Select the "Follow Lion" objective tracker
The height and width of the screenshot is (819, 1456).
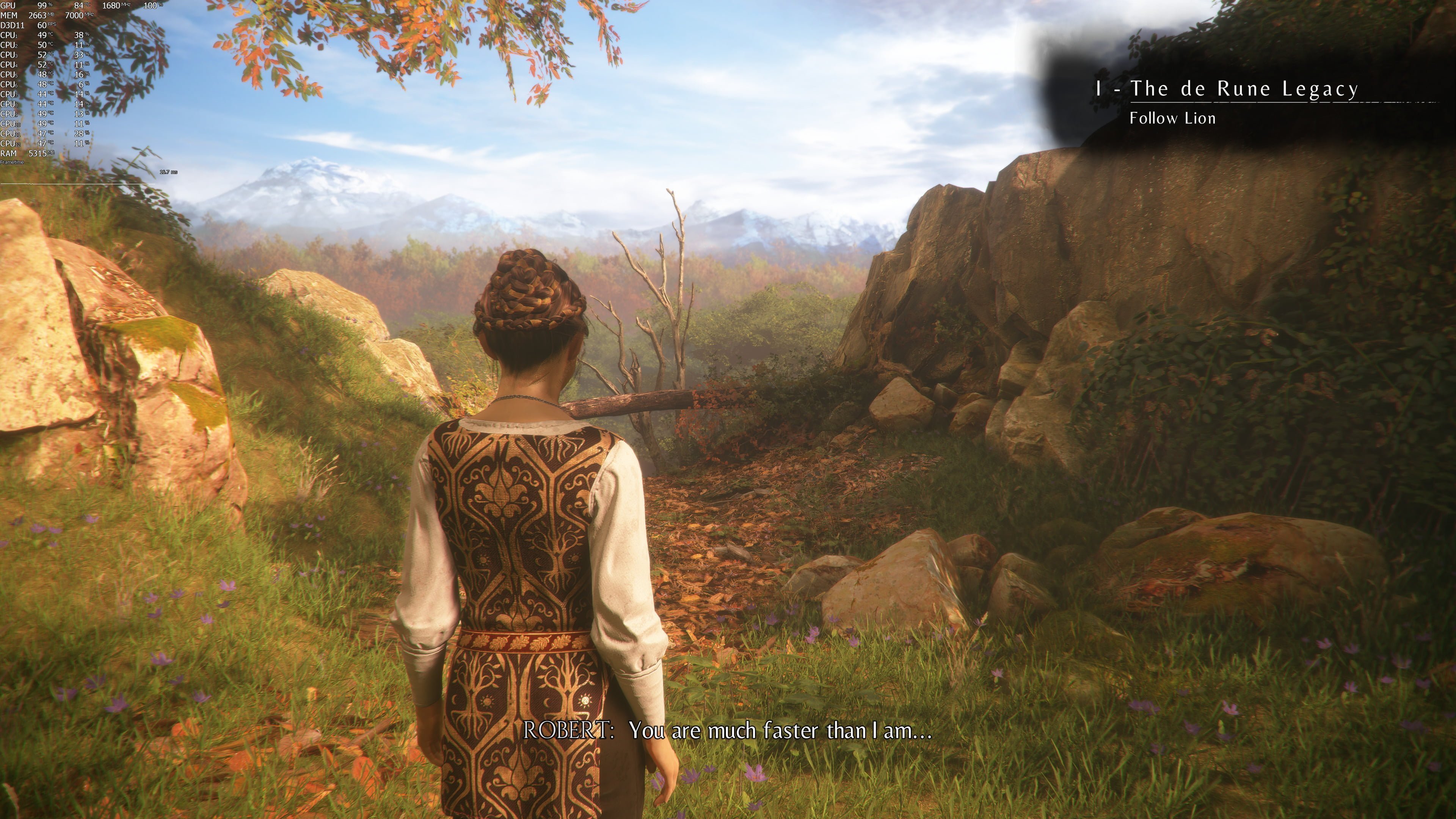point(1172,118)
